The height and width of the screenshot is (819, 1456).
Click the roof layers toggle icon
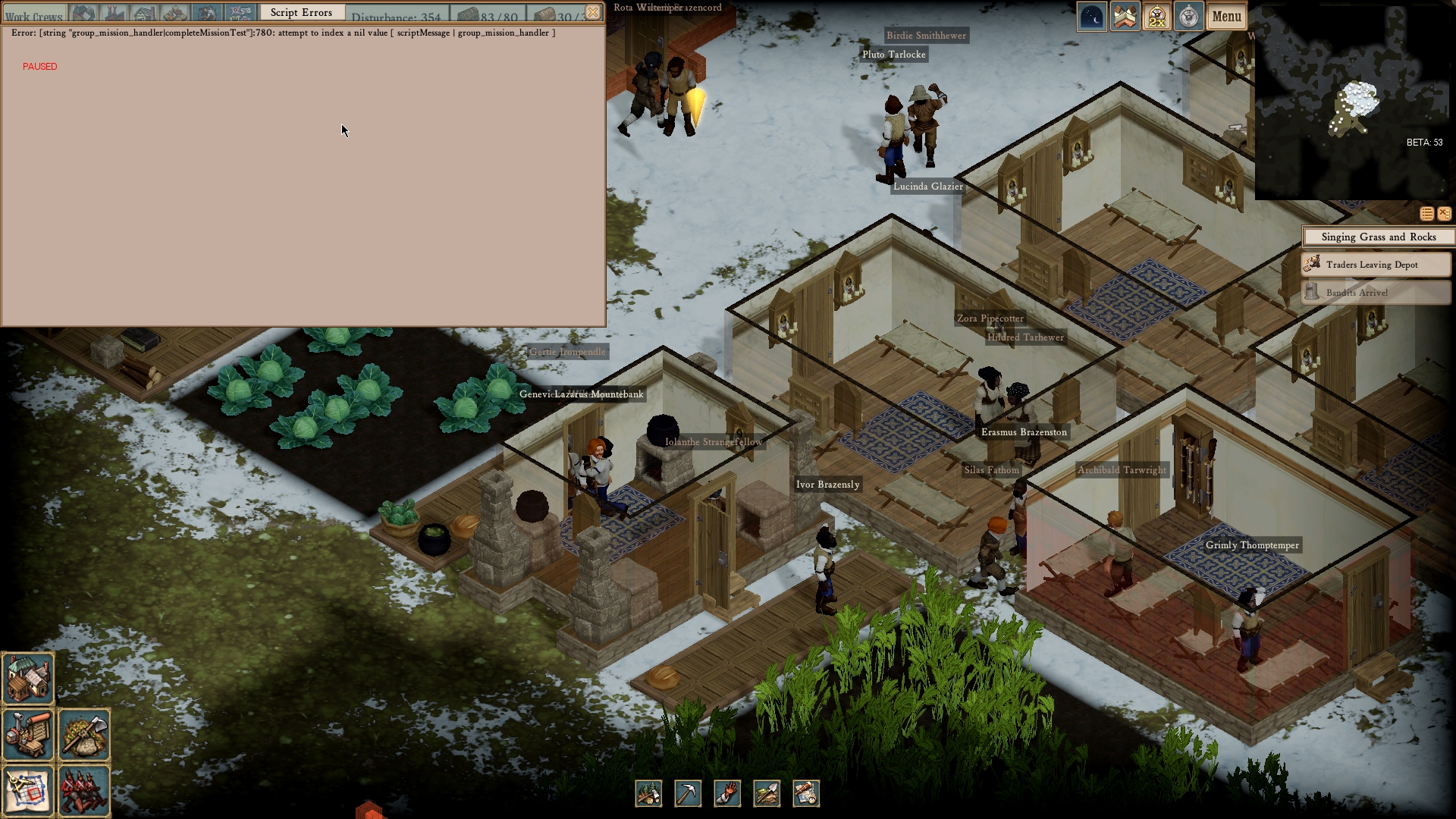tap(1125, 16)
